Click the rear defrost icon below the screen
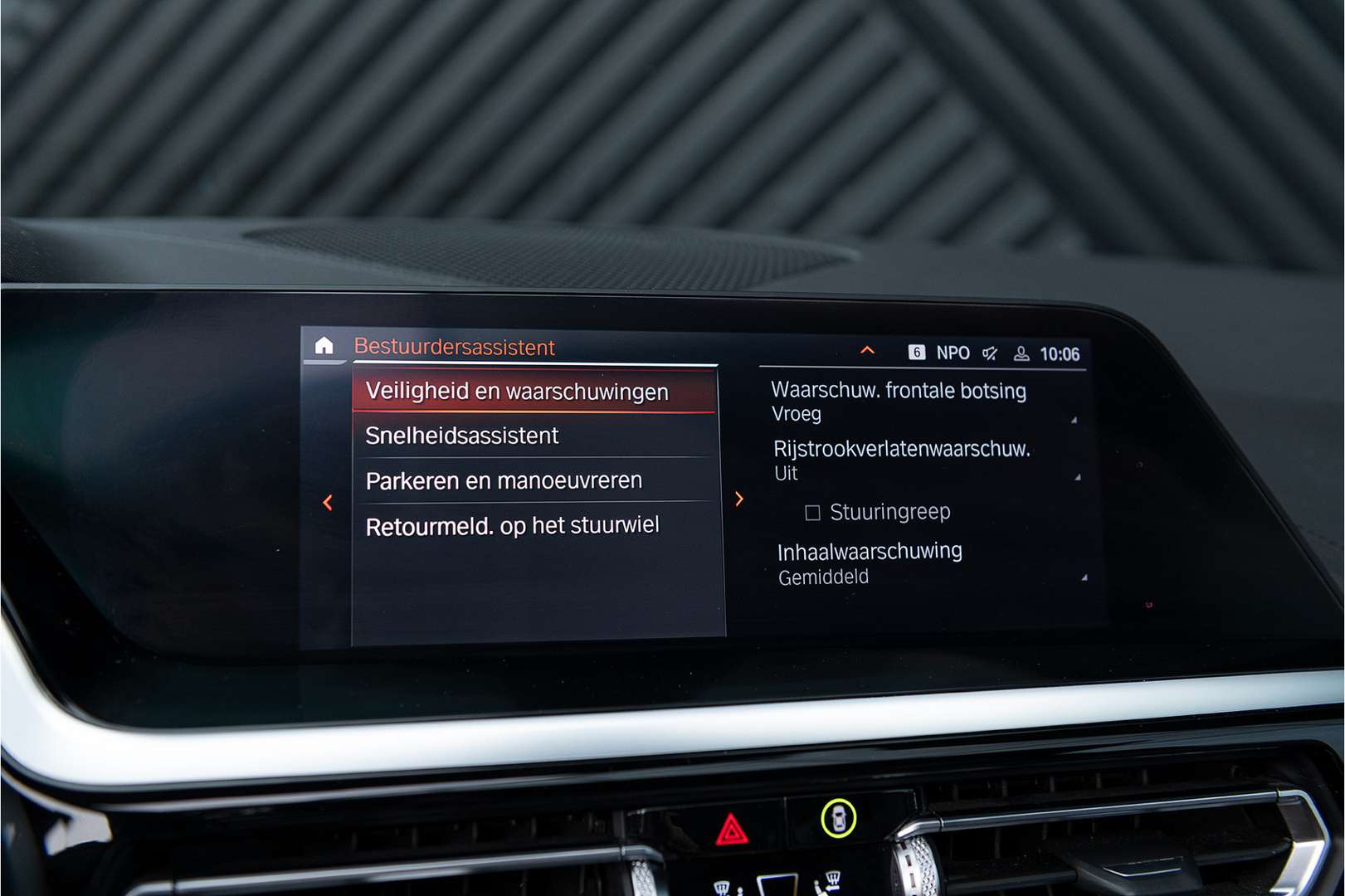The width and height of the screenshot is (1345, 896). coord(832,878)
